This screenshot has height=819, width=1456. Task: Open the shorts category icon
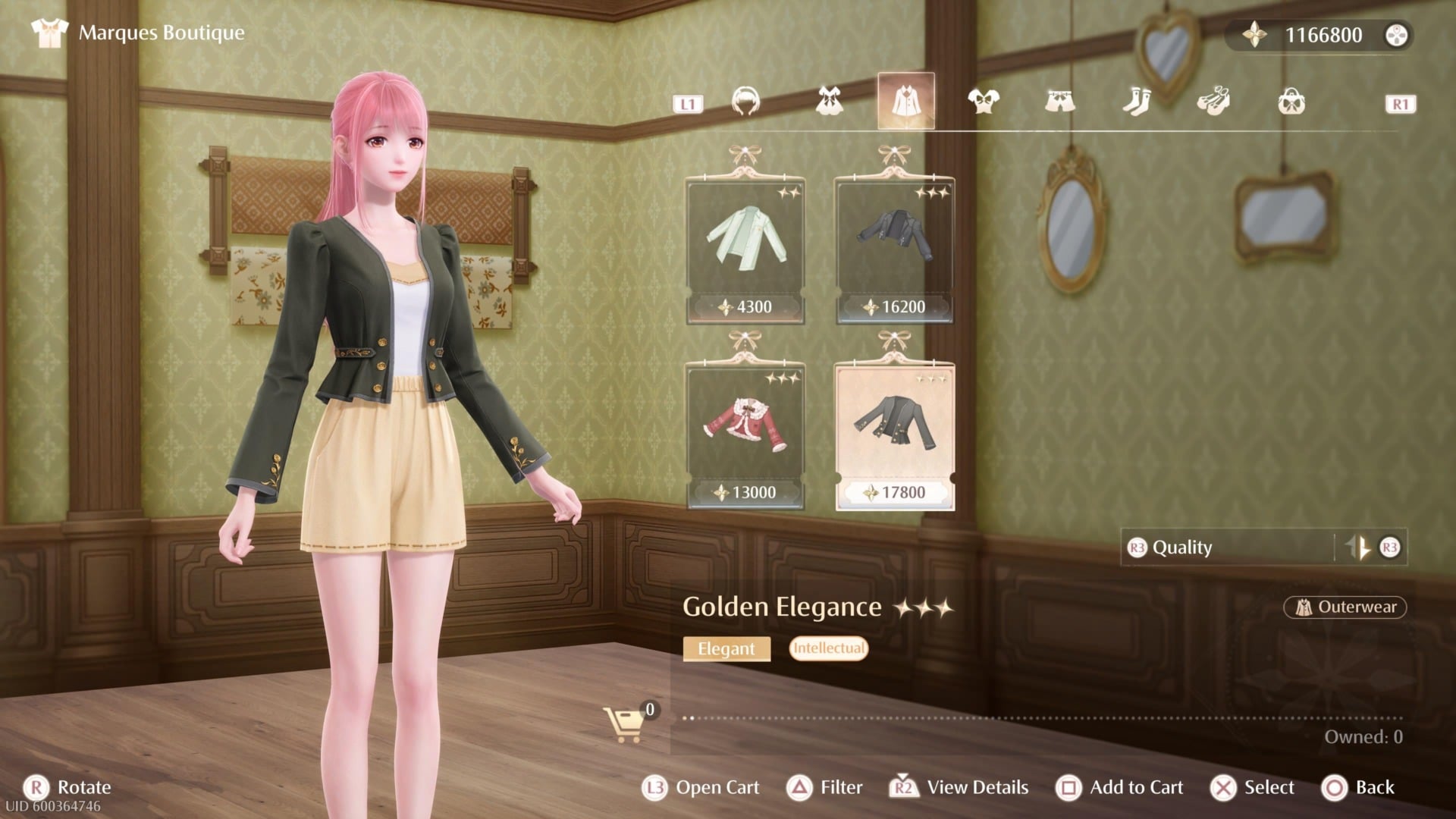1061,101
